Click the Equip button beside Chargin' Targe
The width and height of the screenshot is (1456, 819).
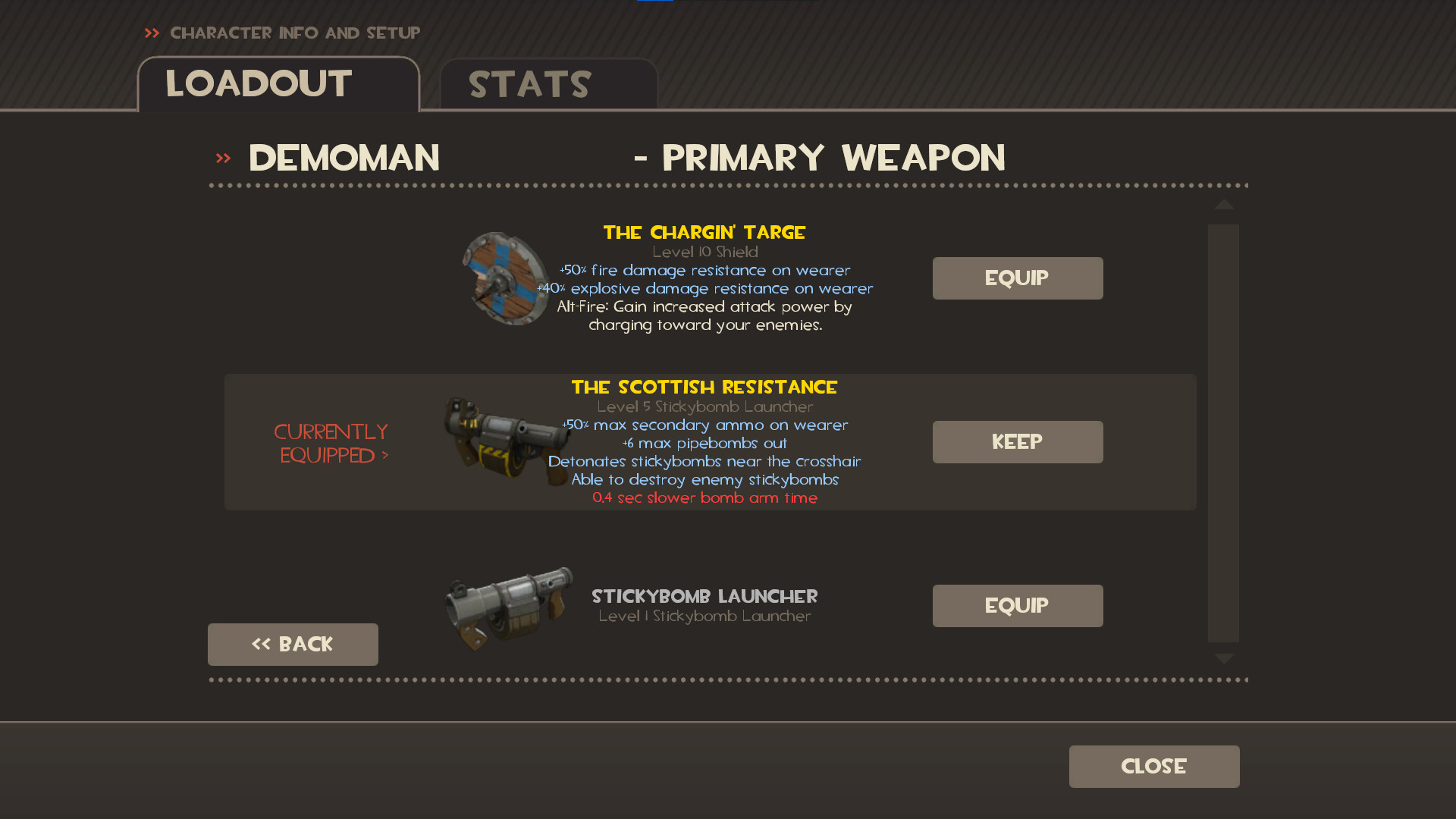pyautogui.click(x=1017, y=278)
